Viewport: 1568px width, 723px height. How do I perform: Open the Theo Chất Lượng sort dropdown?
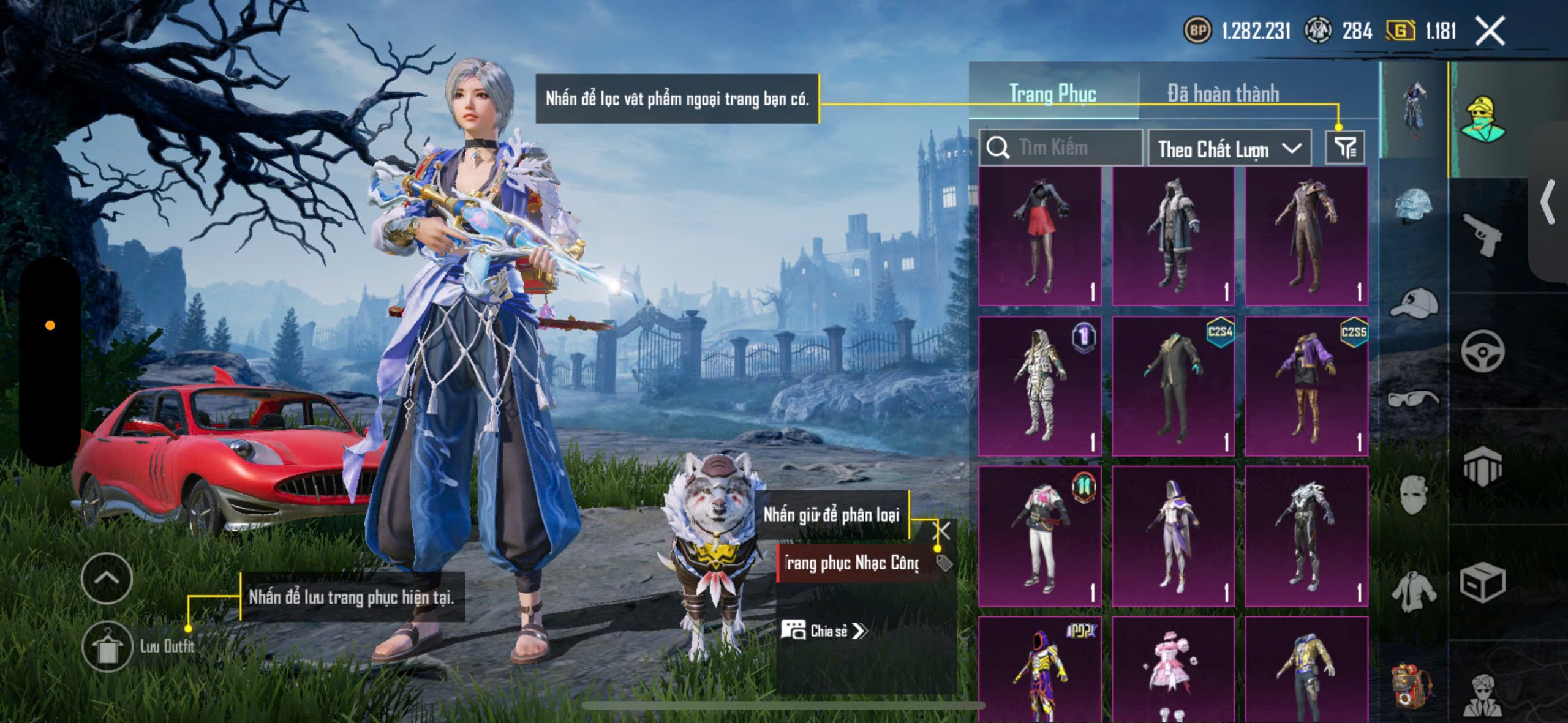point(1229,149)
